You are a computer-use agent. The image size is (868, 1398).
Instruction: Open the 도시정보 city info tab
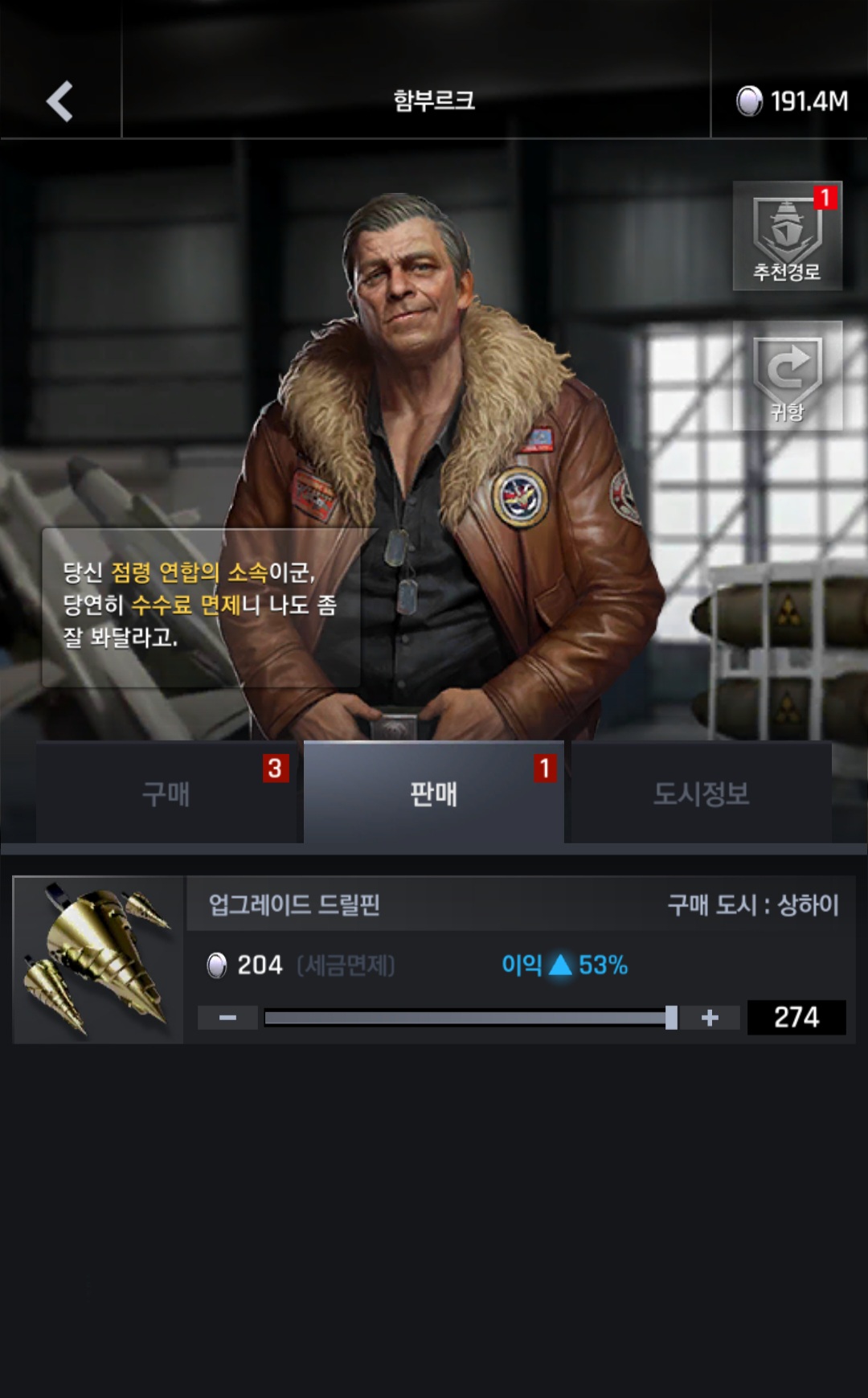point(701,793)
